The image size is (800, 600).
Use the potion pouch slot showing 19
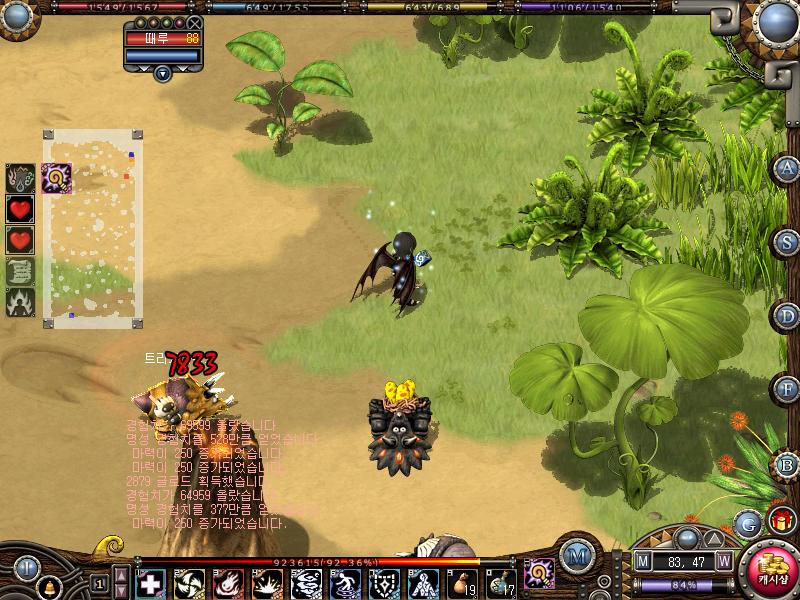pos(463,584)
